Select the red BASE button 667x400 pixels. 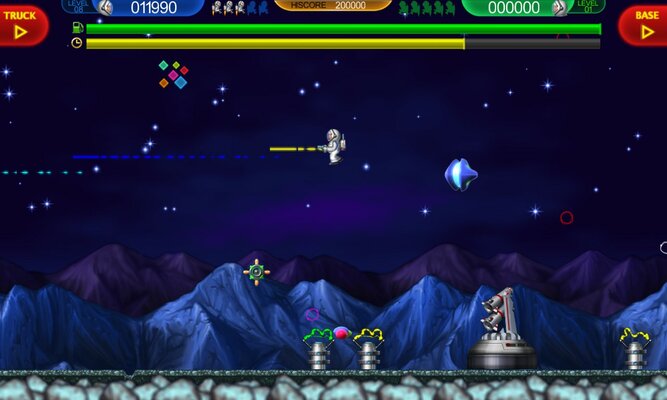(644, 24)
